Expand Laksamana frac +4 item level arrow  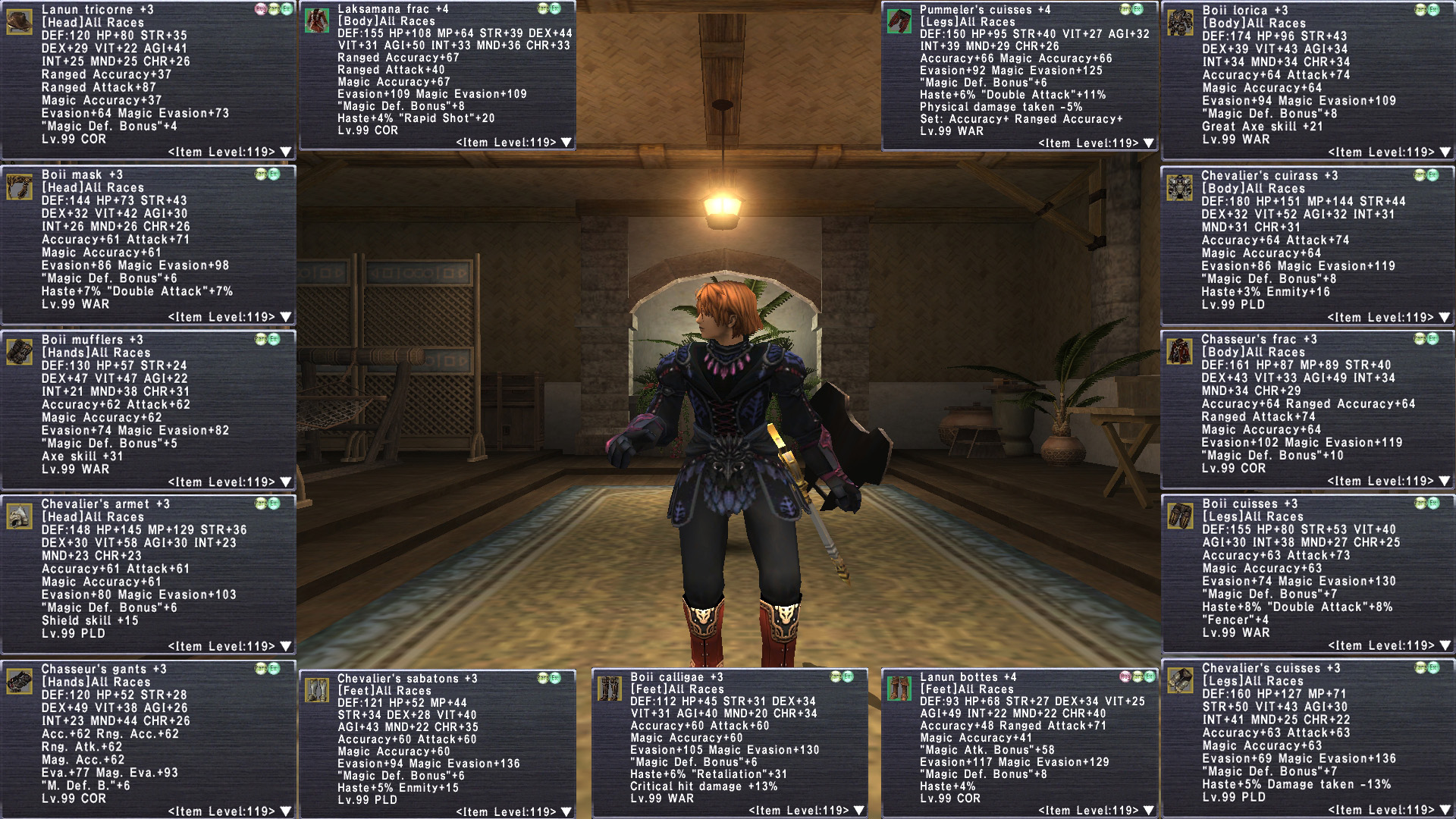tap(566, 143)
